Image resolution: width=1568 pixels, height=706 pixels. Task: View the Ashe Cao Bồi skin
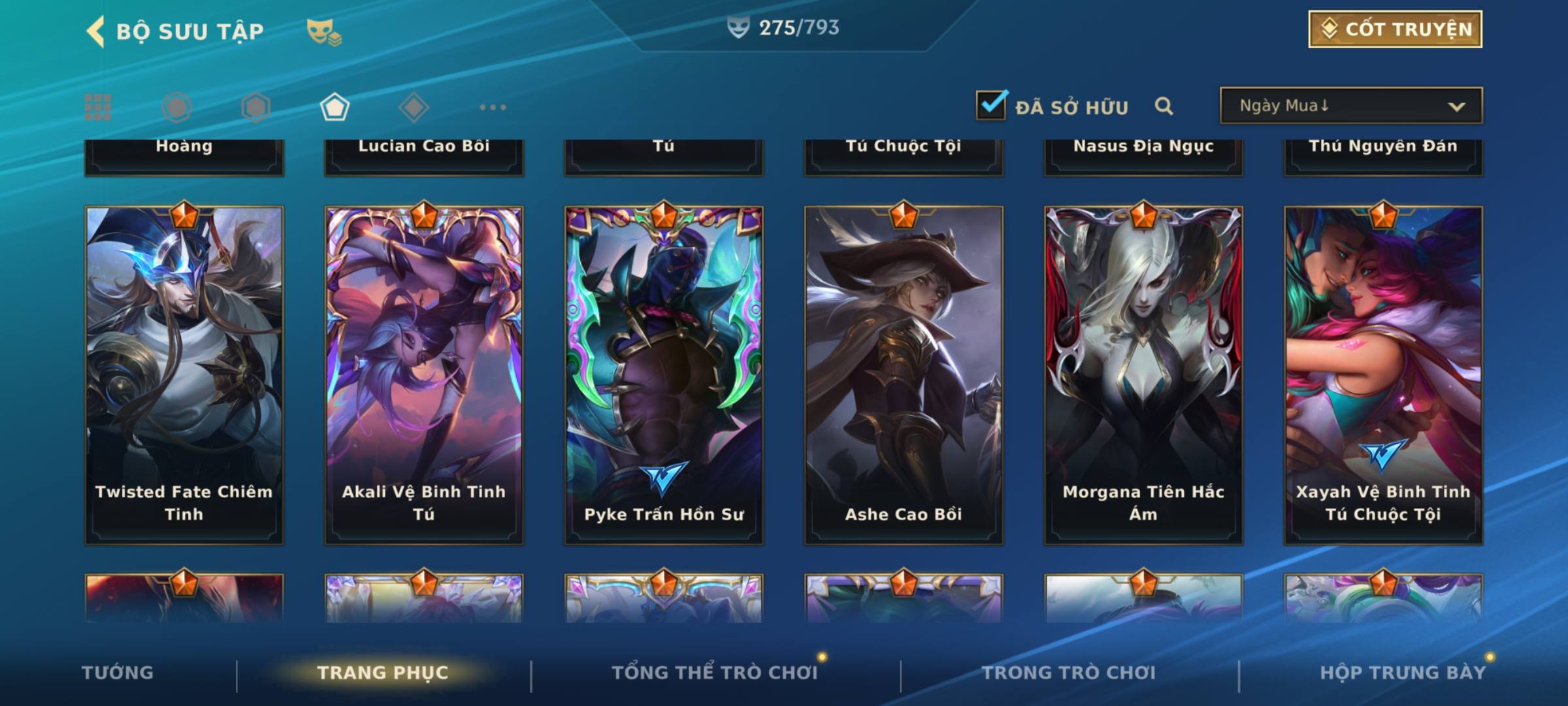(x=904, y=375)
